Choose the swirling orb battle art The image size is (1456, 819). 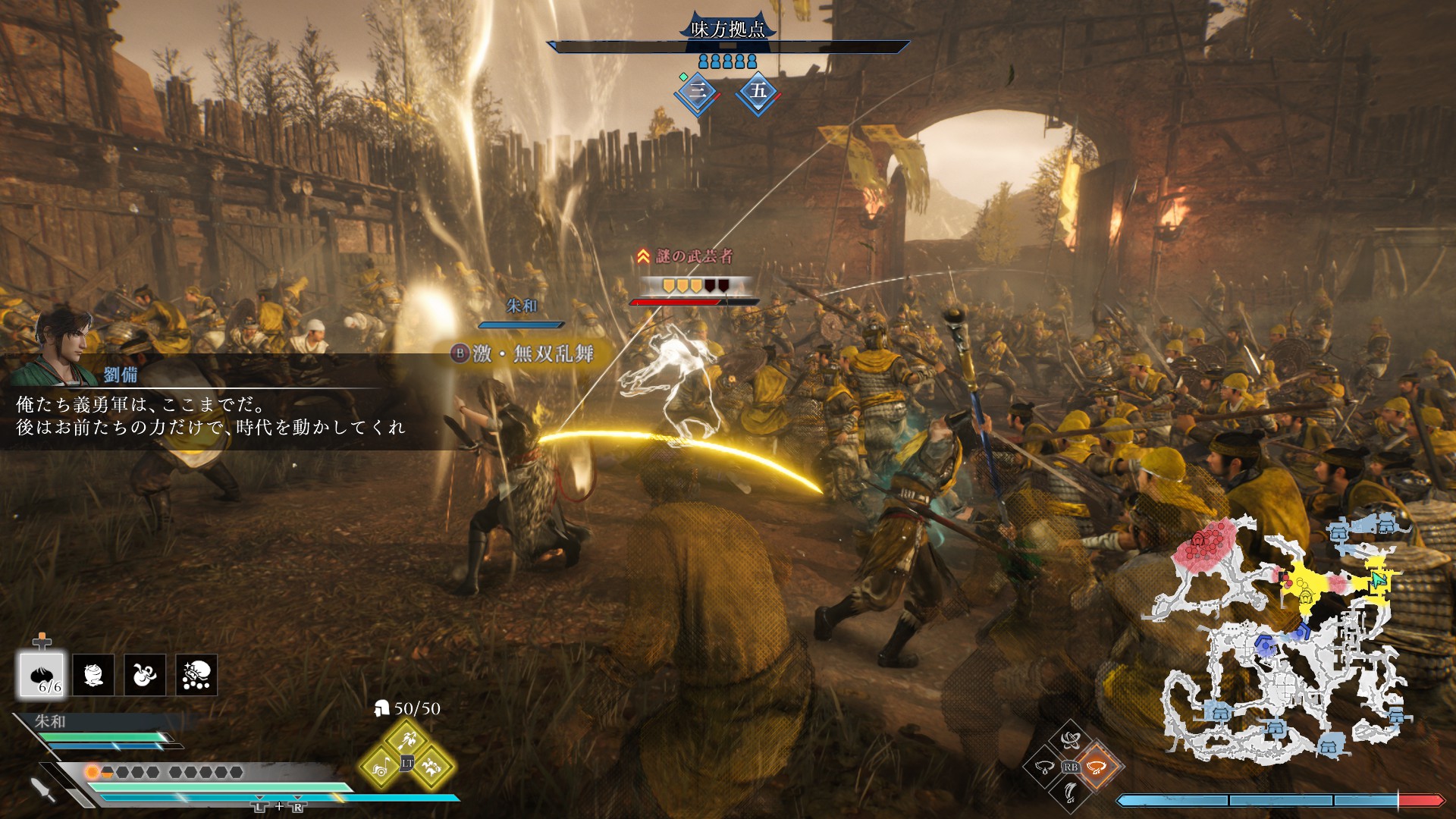click(1070, 740)
